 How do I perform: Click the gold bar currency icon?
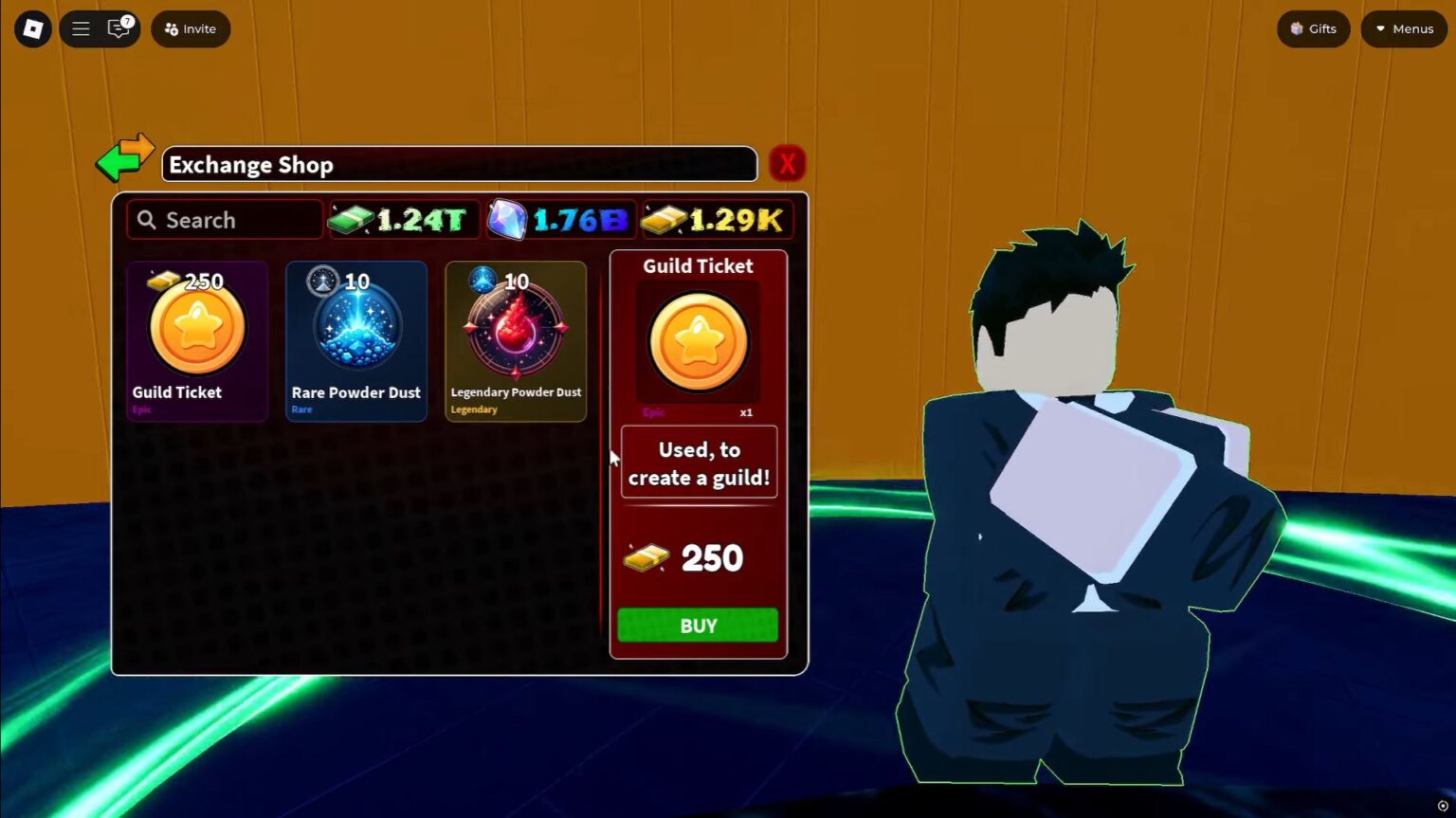click(x=663, y=219)
